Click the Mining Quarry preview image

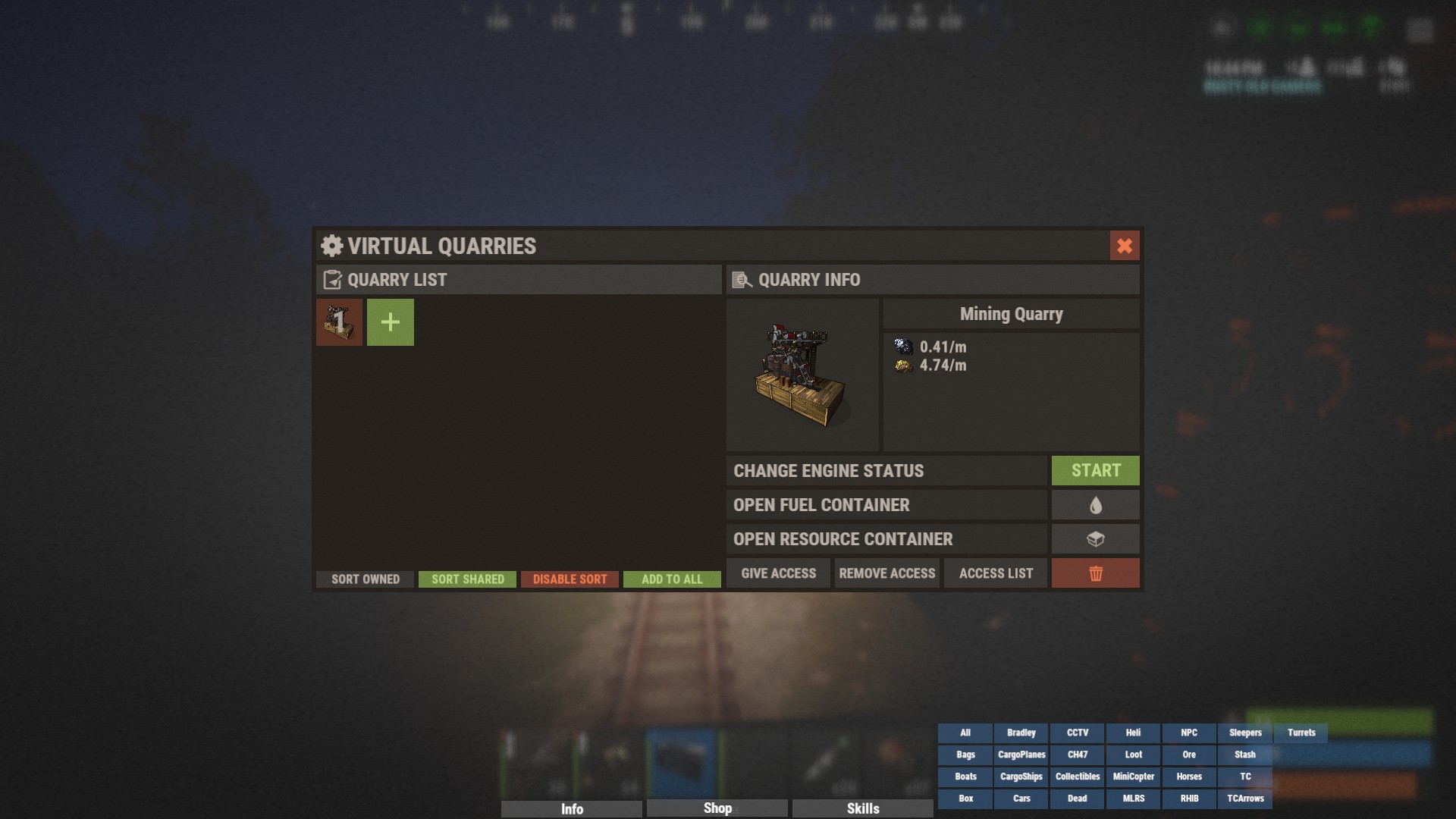coord(802,376)
